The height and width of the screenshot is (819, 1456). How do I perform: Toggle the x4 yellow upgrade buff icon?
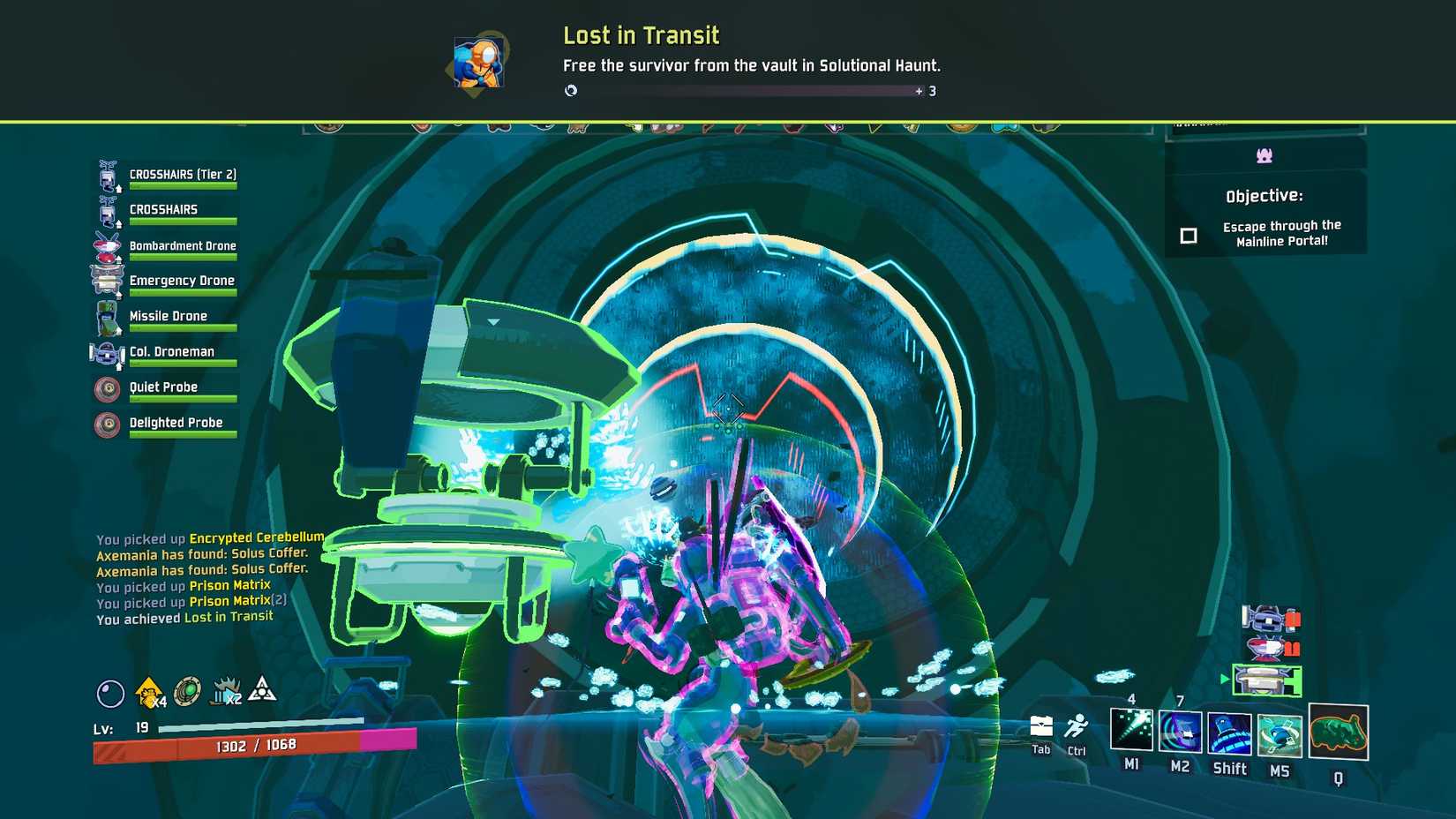click(148, 691)
